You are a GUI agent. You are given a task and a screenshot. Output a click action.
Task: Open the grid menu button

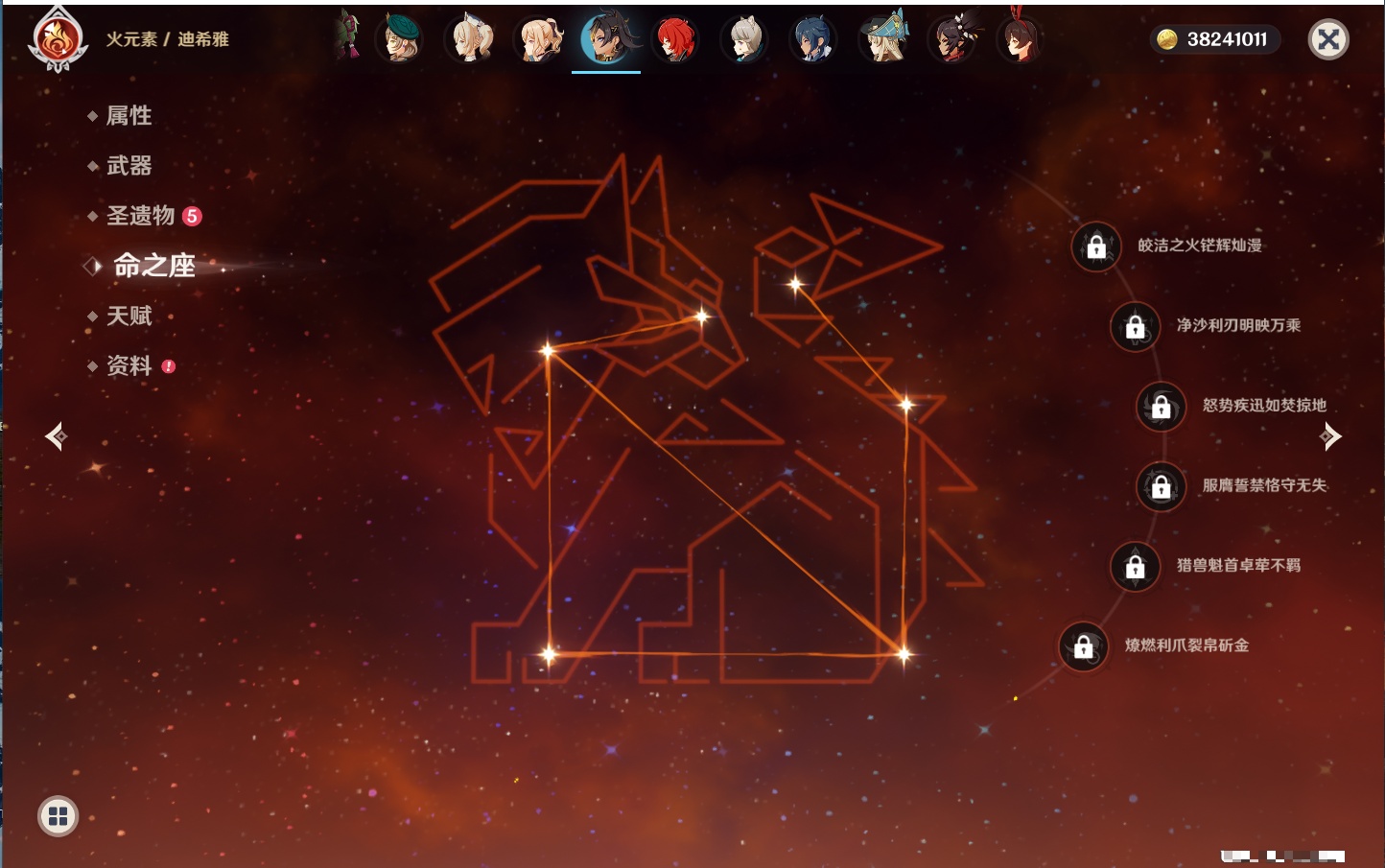(x=58, y=816)
